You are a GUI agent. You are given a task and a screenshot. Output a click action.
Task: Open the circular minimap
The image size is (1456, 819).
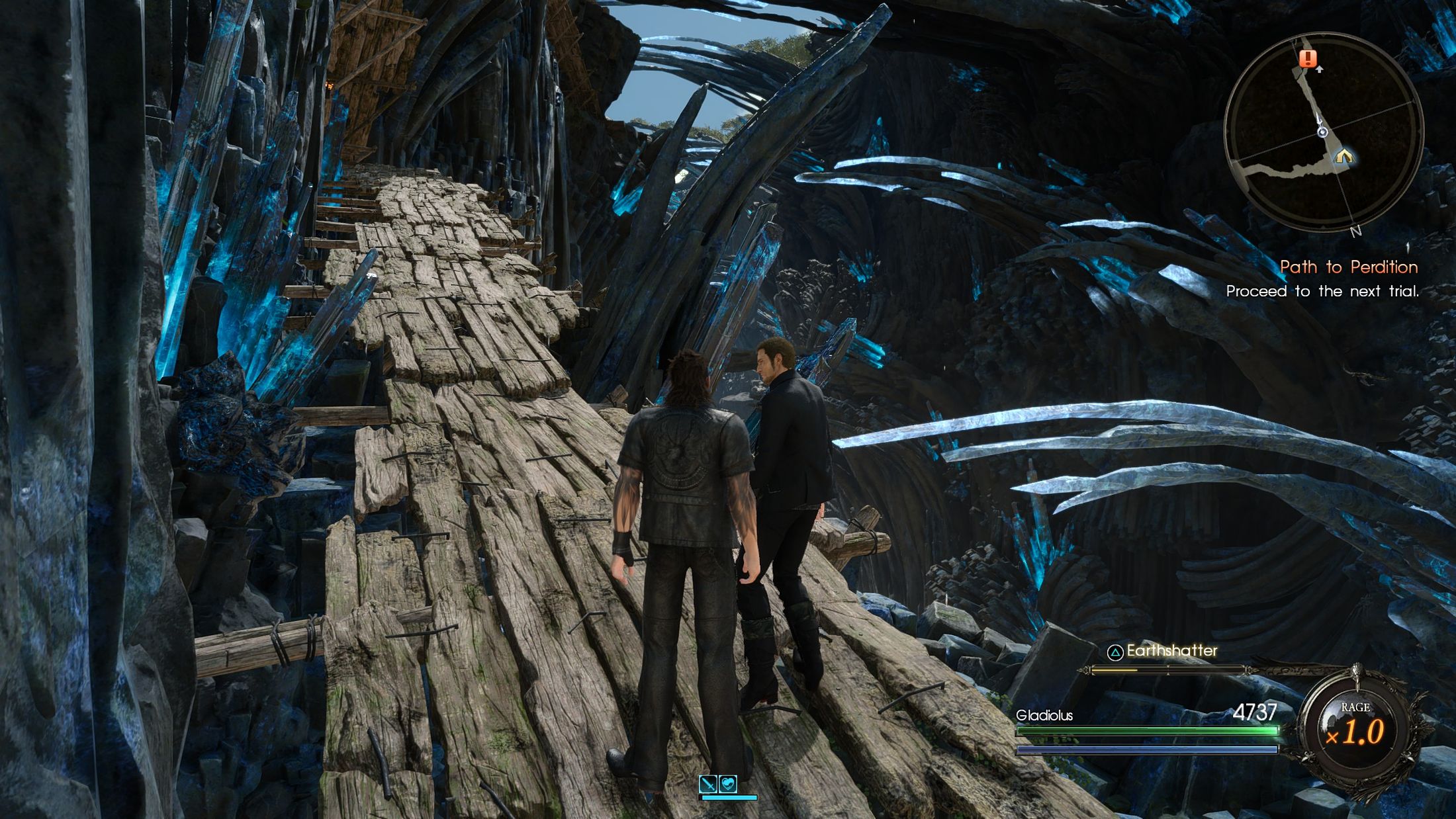tap(1323, 132)
